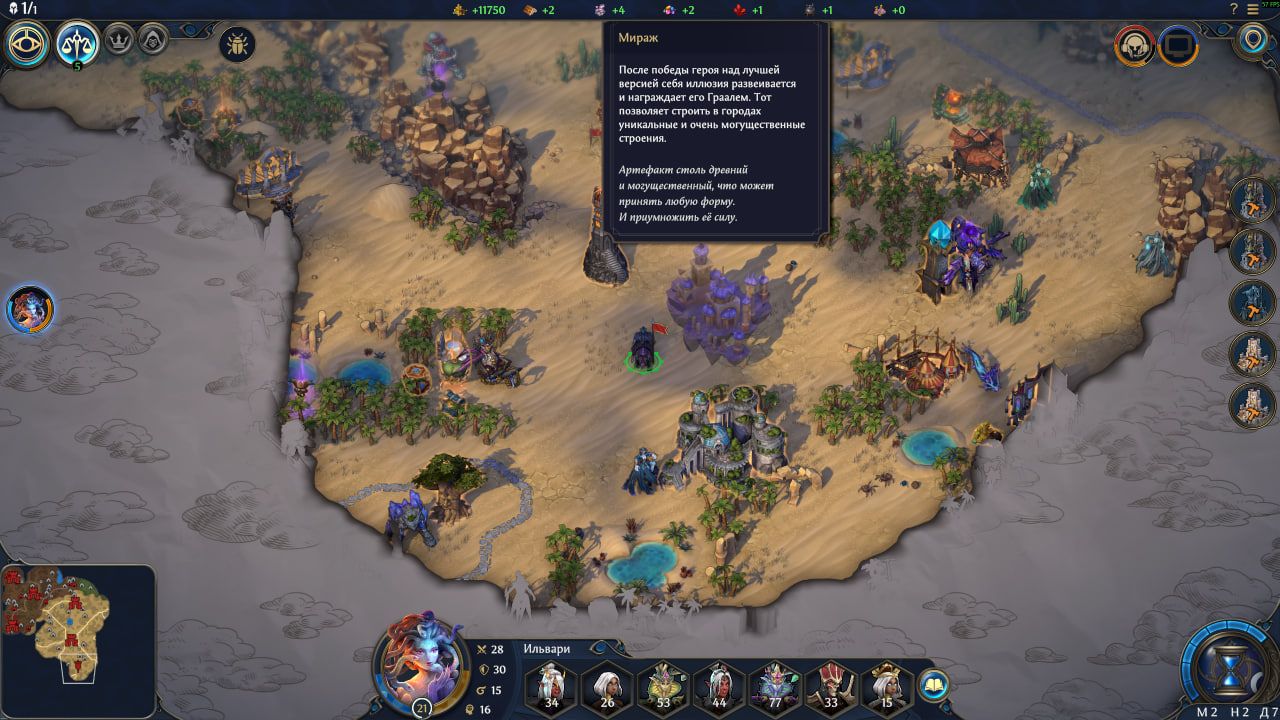The image size is (1280, 720).
Task: Activate the map location pin button
Action: 1251,41
